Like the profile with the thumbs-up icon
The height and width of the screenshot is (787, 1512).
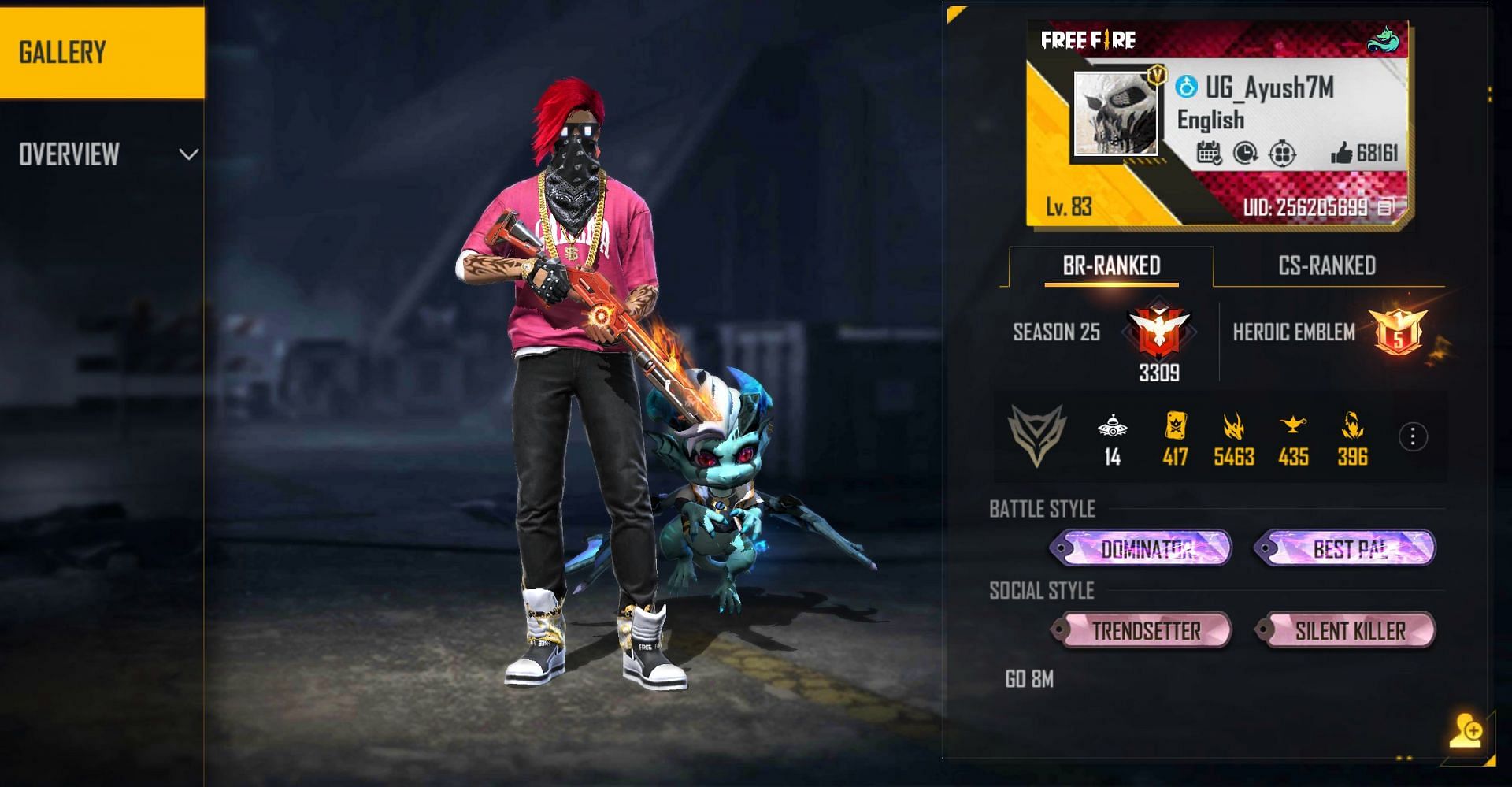pos(1341,153)
